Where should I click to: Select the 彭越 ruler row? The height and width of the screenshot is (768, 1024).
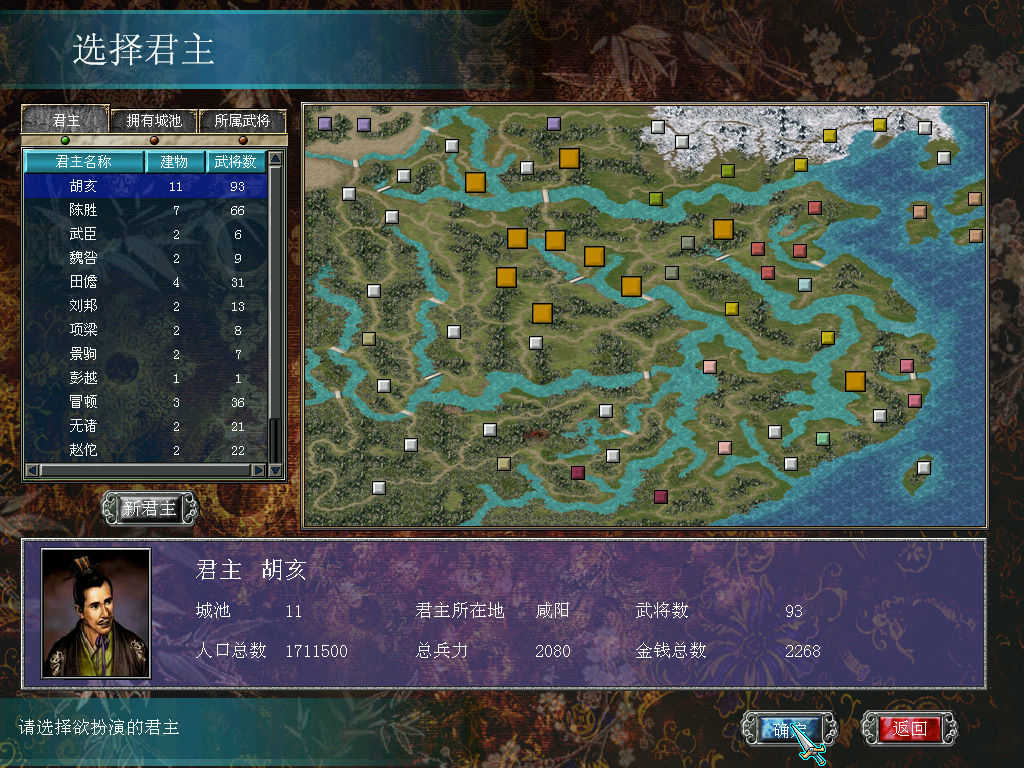(84, 378)
